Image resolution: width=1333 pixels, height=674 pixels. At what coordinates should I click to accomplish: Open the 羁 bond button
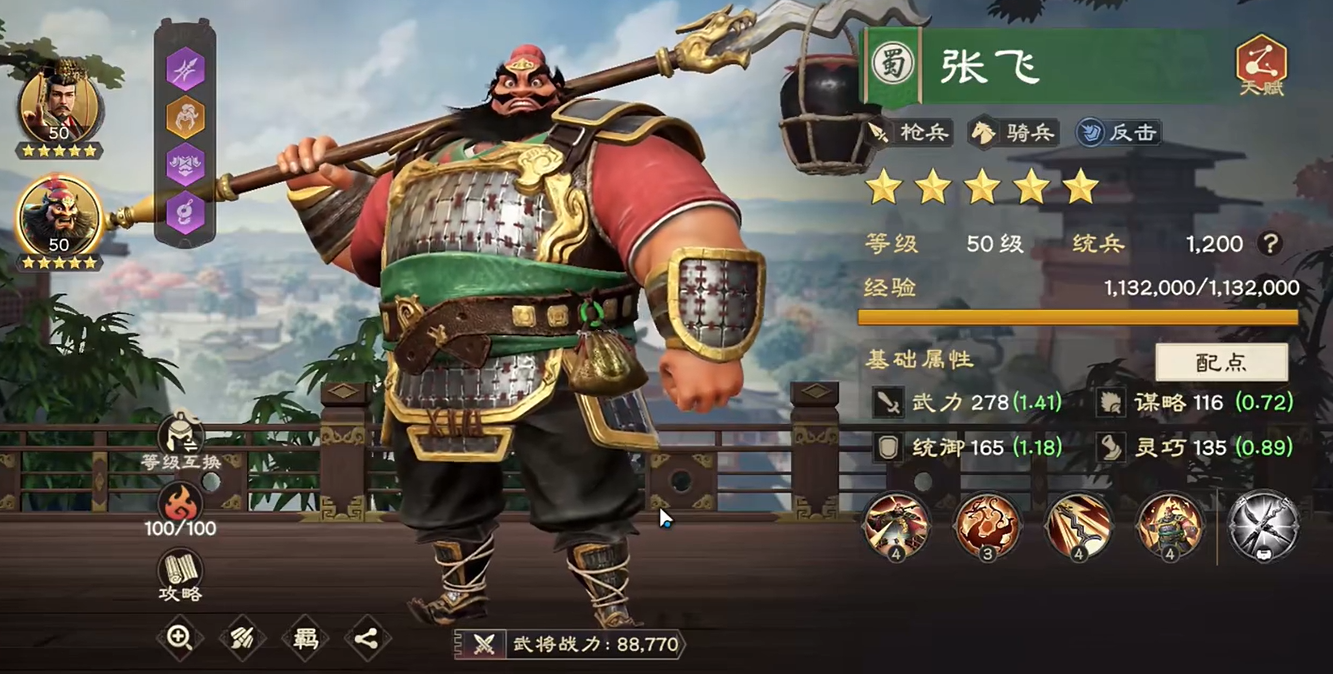tap(304, 639)
